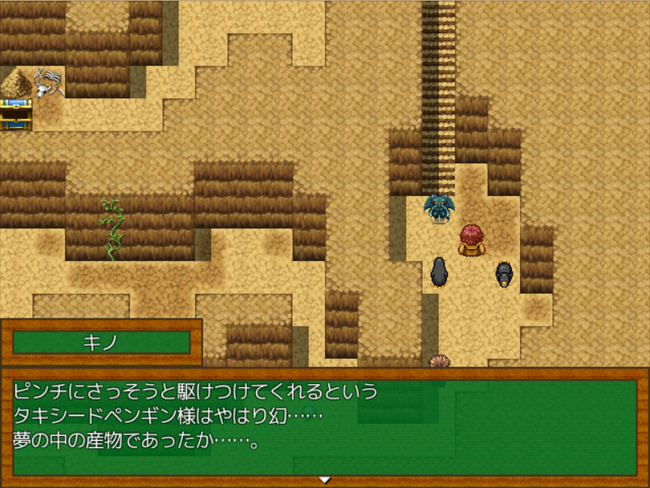Click the dialogue continue arrow
This screenshot has height=488, width=650.
[x=324, y=480]
